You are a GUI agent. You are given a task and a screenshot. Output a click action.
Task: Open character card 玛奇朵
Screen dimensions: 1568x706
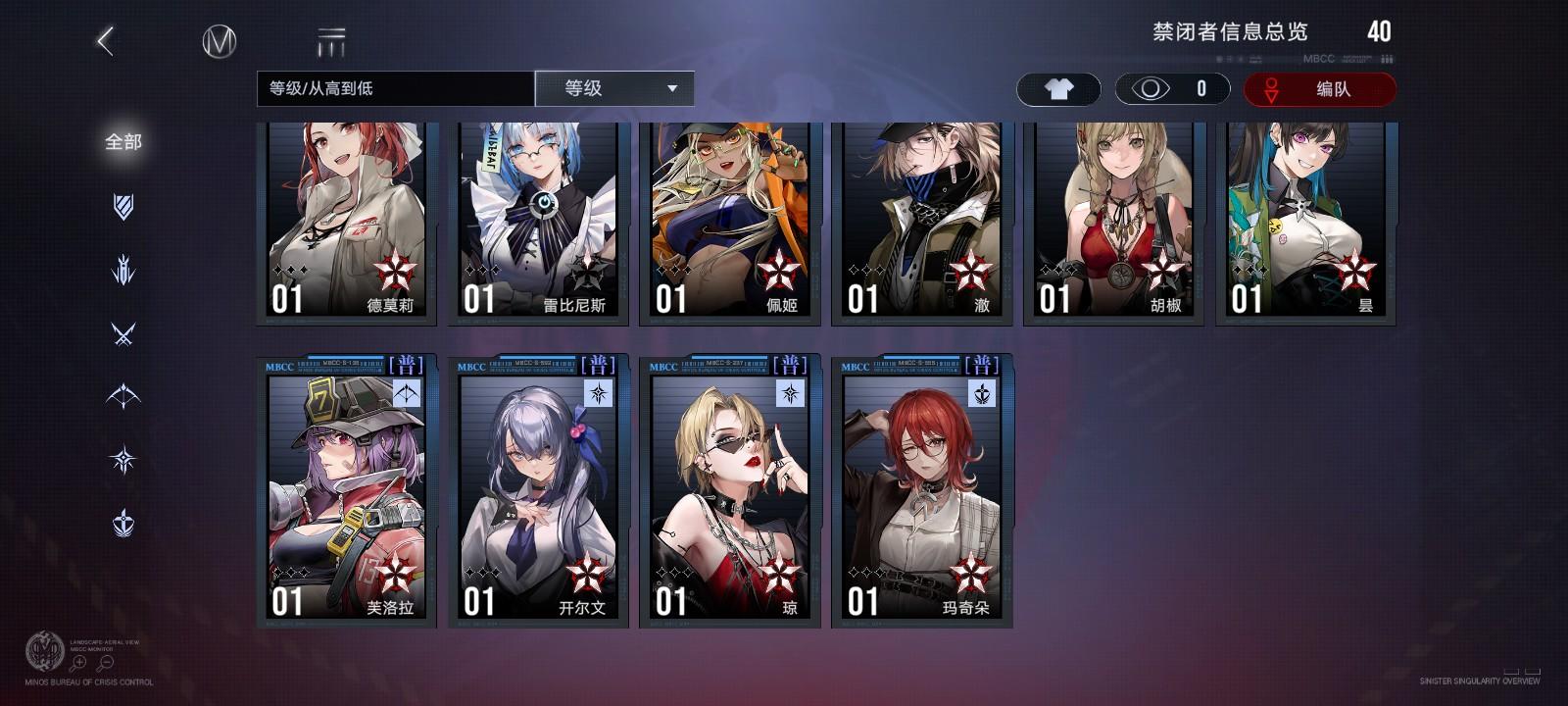pos(919,490)
